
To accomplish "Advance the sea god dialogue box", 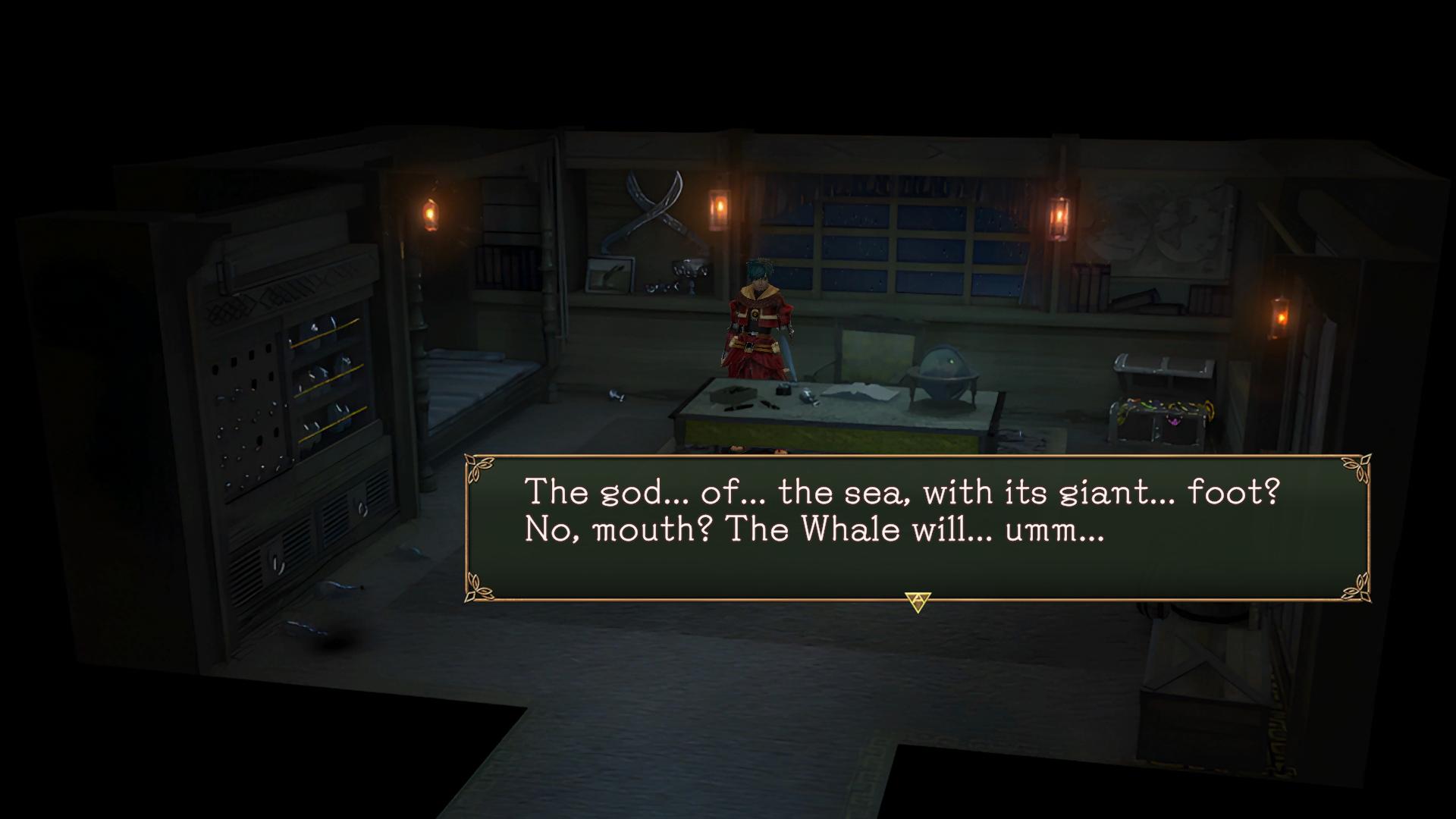I will [918, 602].
